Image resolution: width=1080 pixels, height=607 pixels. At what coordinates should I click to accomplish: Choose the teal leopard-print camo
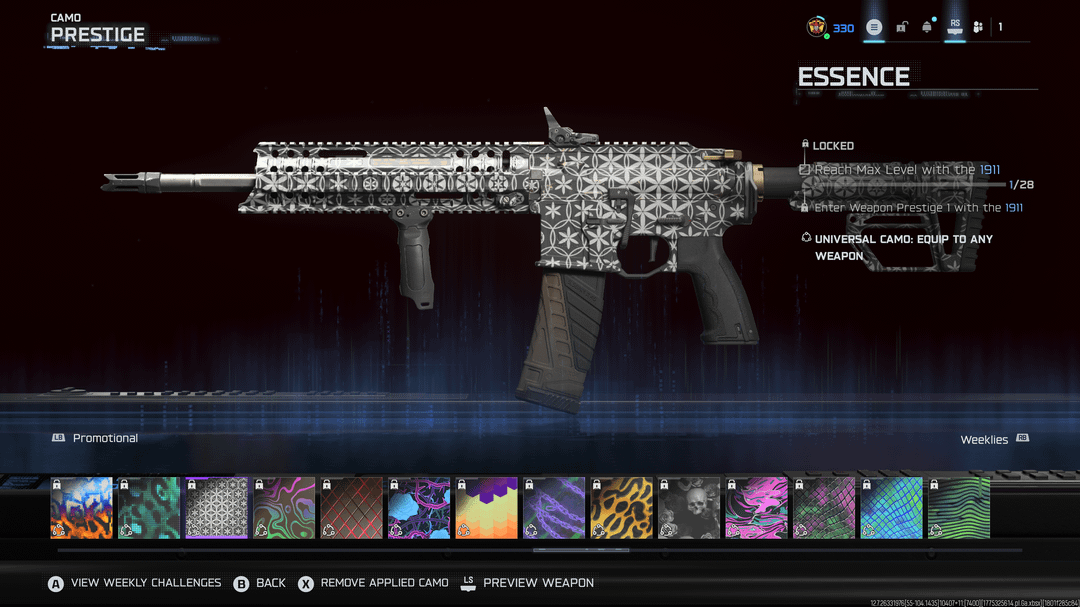point(149,508)
